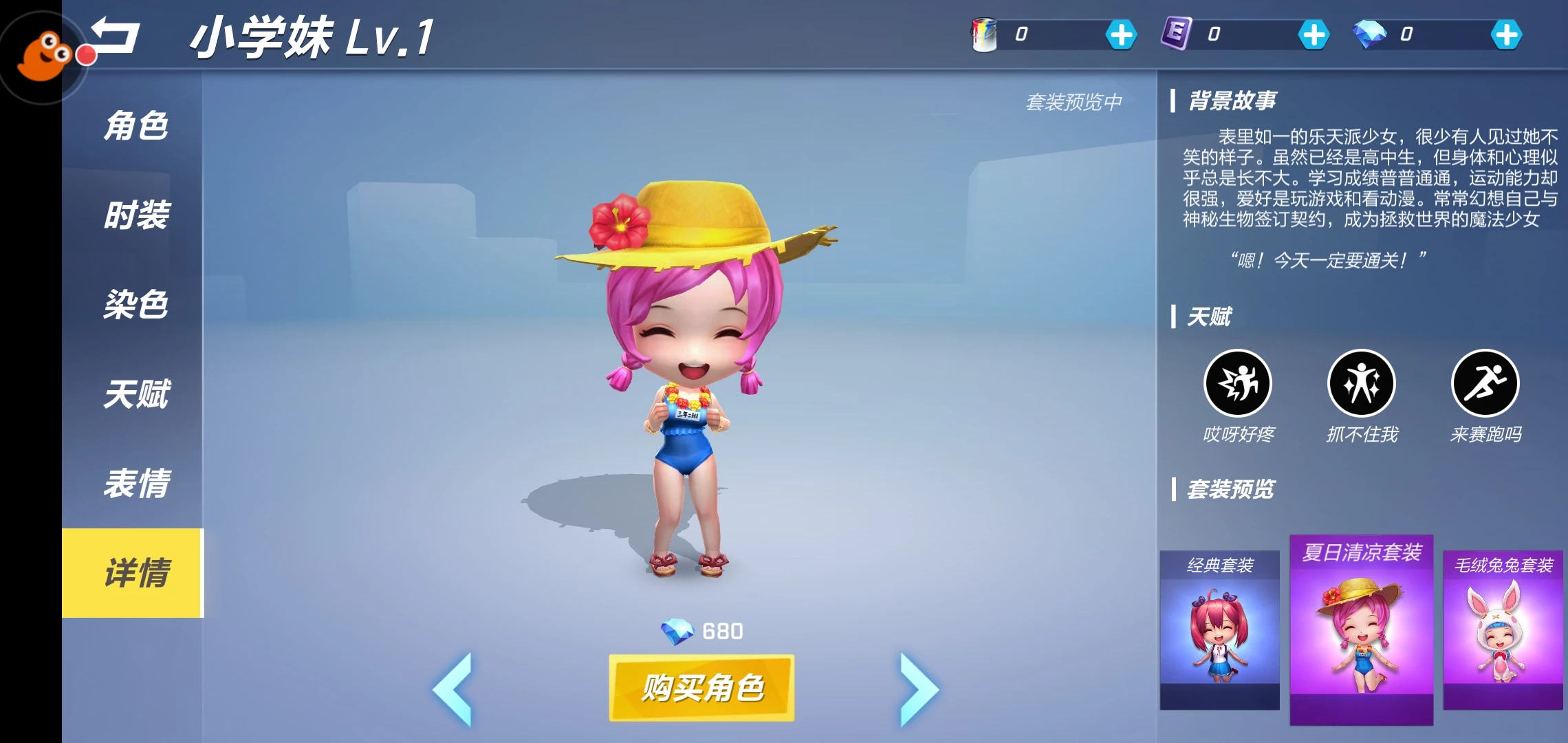Preview the 夏日清凉套装 outfit

point(1362,629)
